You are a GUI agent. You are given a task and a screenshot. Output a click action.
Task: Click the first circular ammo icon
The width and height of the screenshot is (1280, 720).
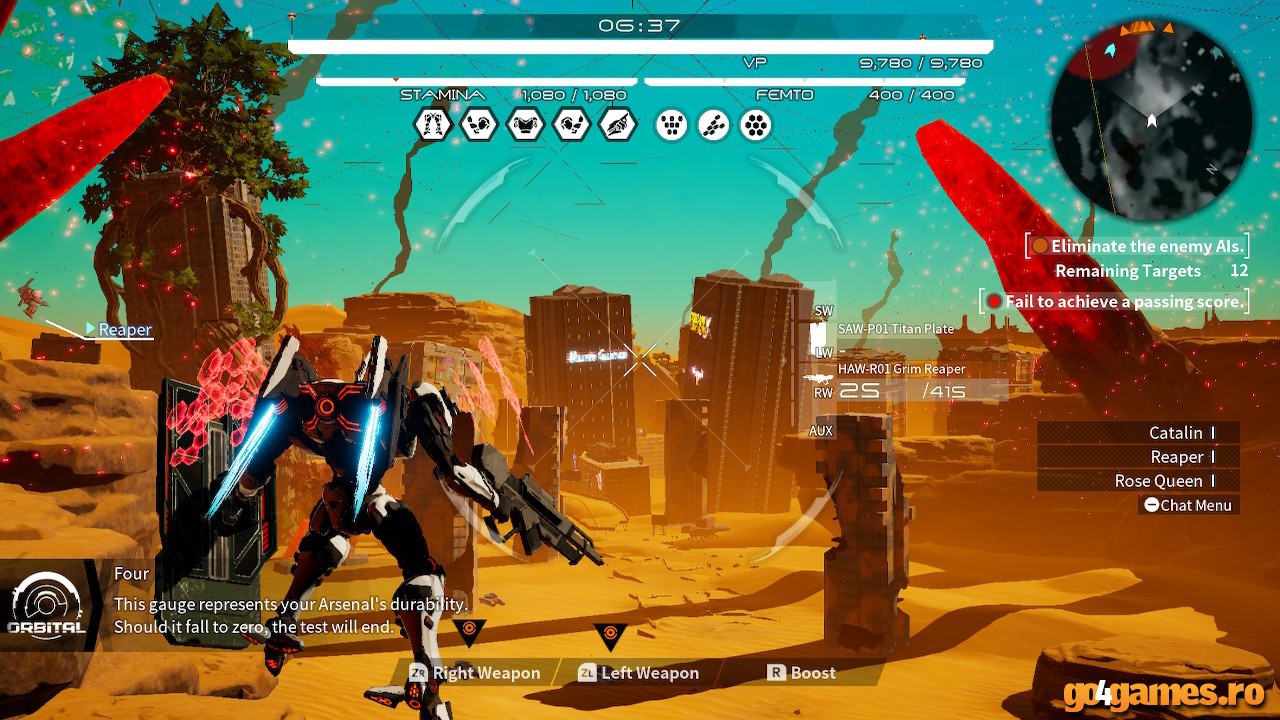coord(669,124)
